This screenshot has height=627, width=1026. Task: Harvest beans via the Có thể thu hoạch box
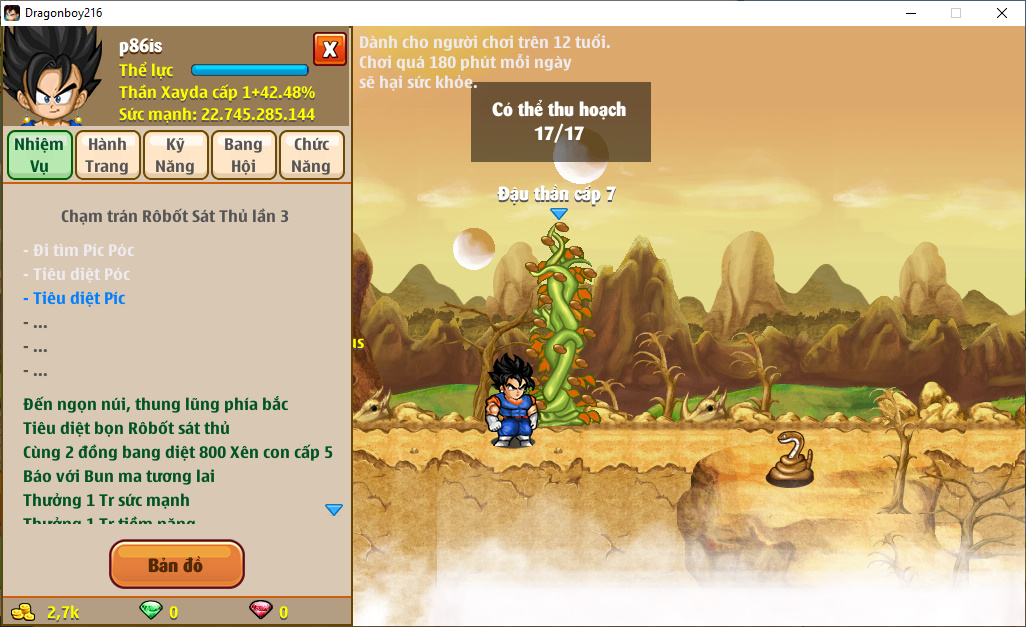point(560,121)
